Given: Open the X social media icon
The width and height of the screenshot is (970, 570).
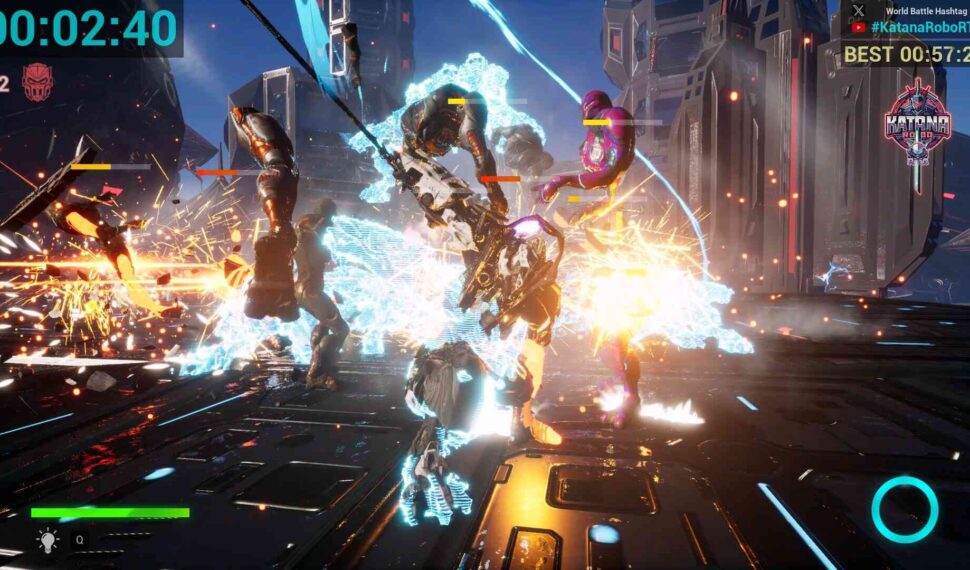Looking at the screenshot, I should [858, 10].
